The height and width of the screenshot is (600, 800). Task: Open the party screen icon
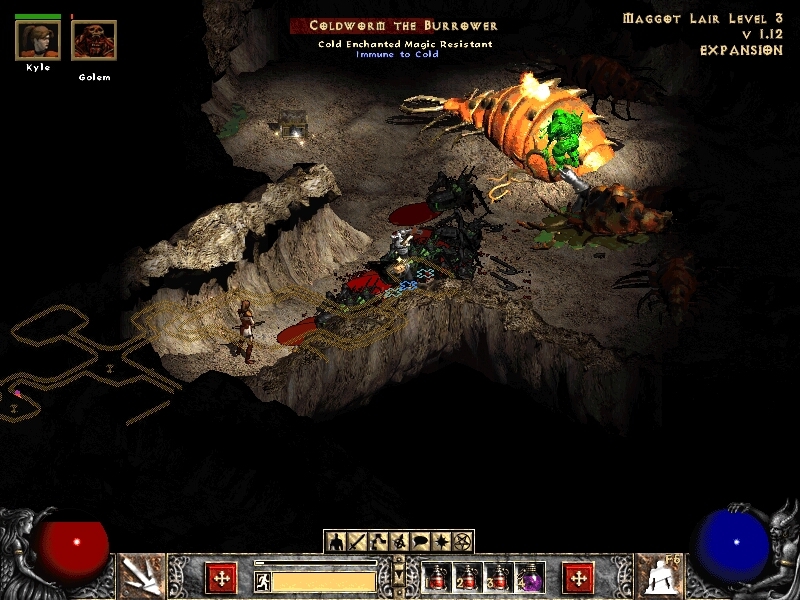[x=399, y=541]
